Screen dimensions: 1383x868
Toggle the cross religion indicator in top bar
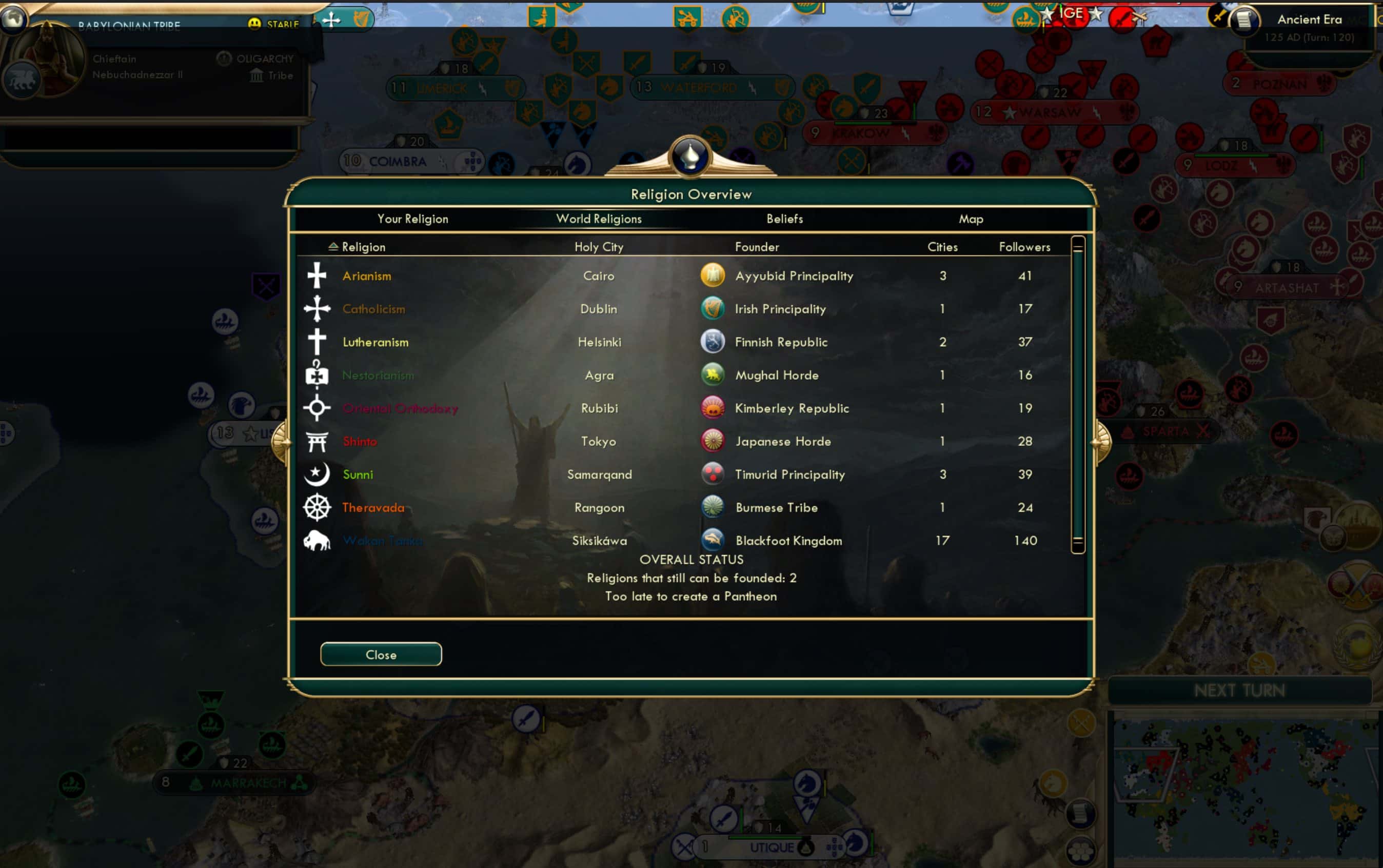click(x=330, y=19)
